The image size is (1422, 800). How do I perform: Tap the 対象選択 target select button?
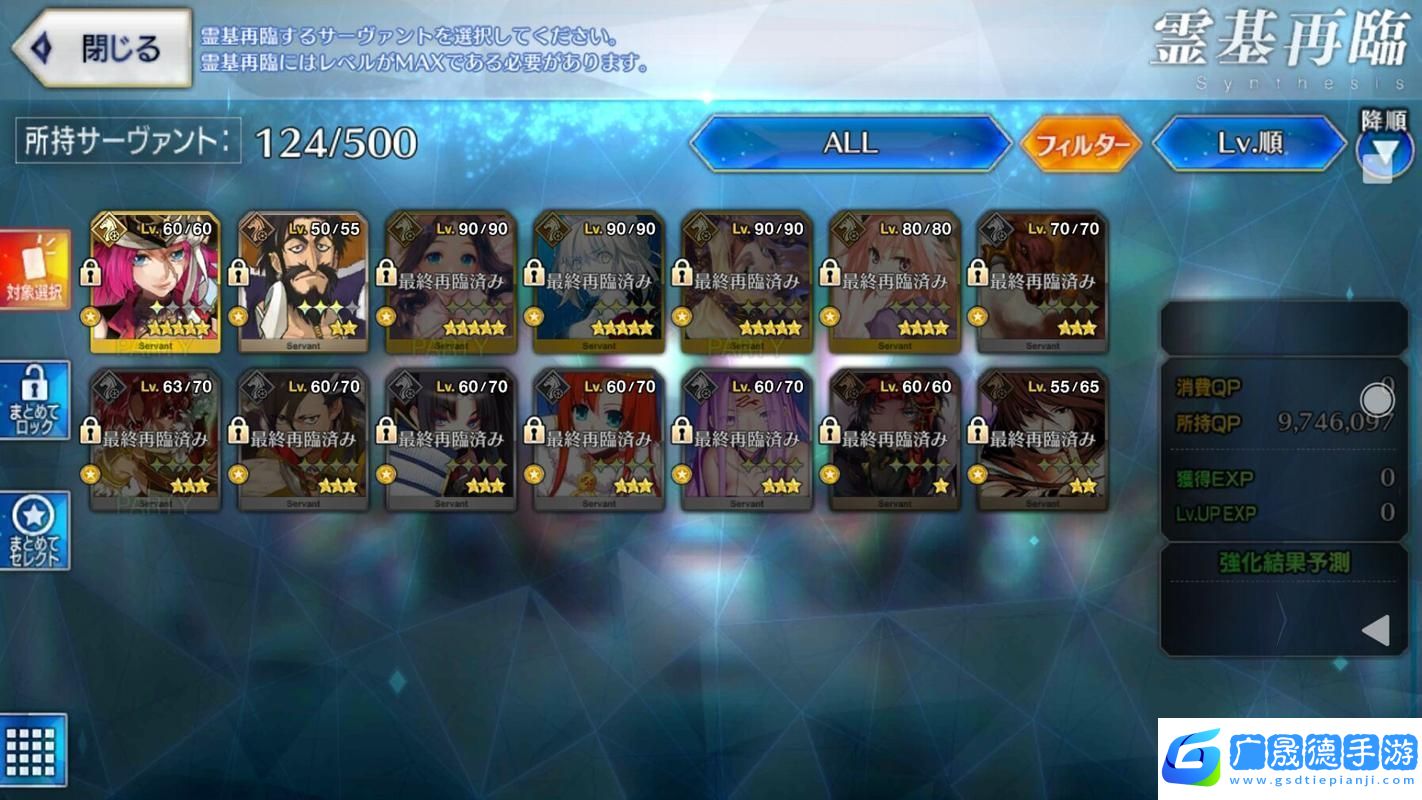point(36,270)
